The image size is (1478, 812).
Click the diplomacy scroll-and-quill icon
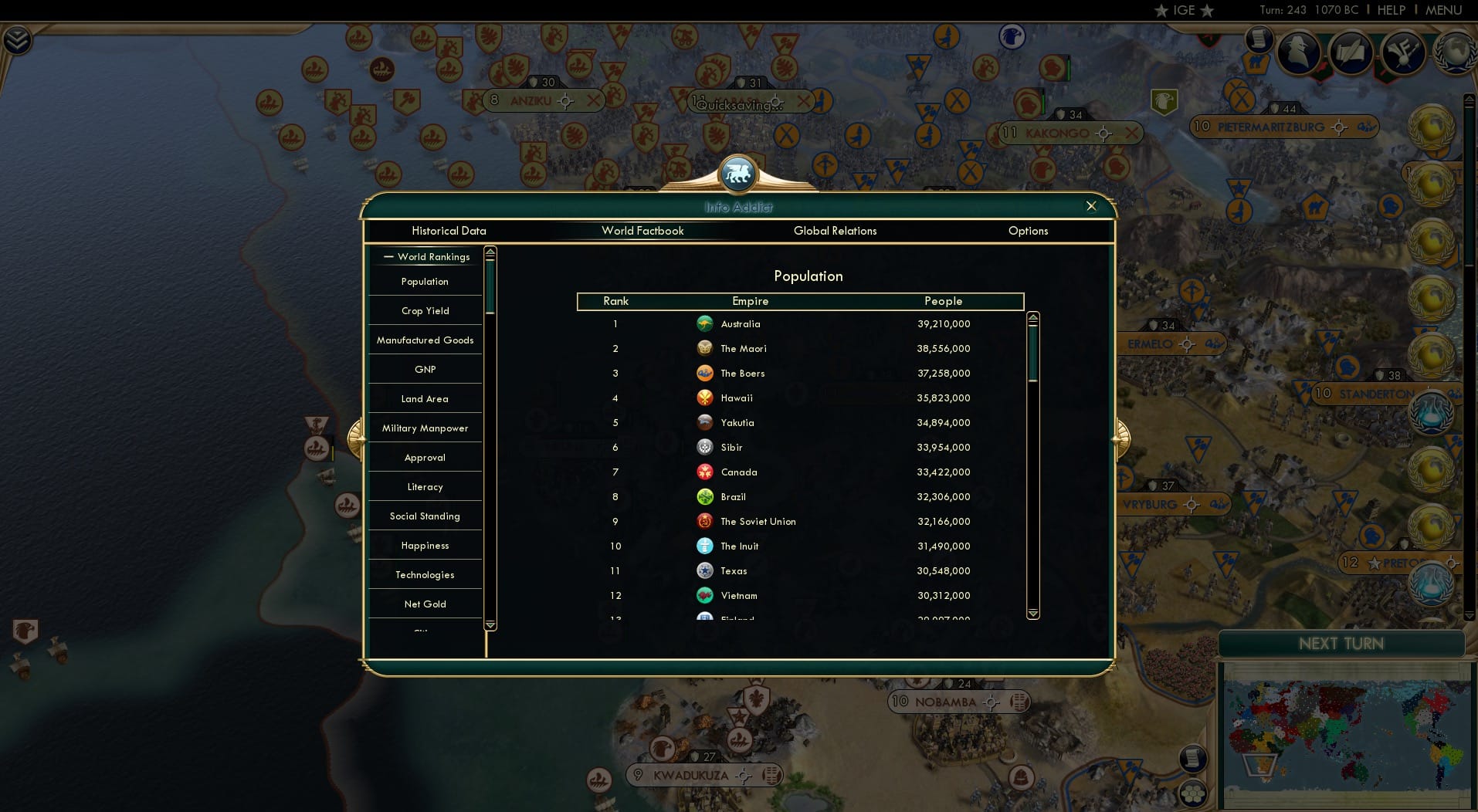[x=1350, y=52]
